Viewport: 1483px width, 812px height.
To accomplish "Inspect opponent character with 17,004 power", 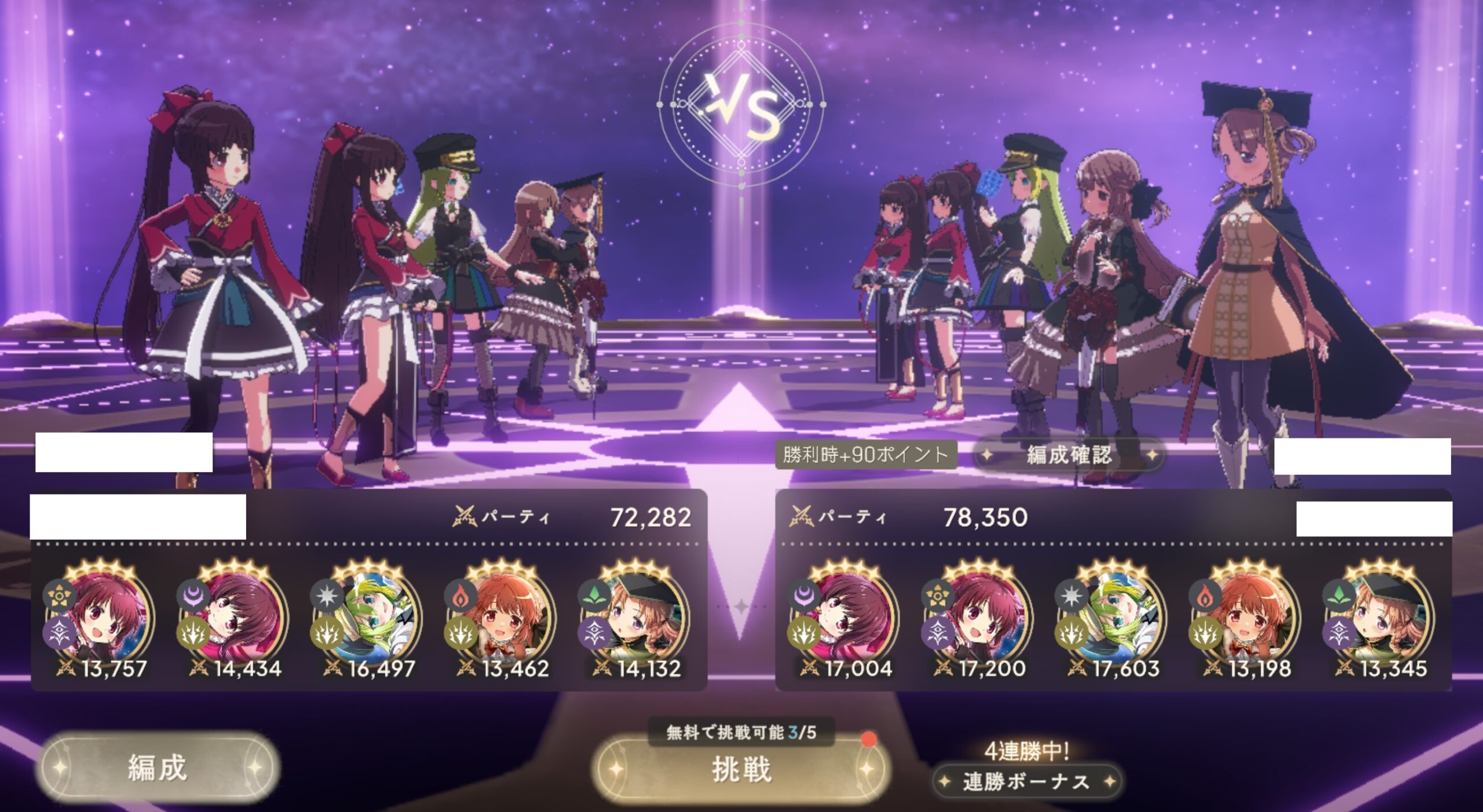I will [847, 616].
